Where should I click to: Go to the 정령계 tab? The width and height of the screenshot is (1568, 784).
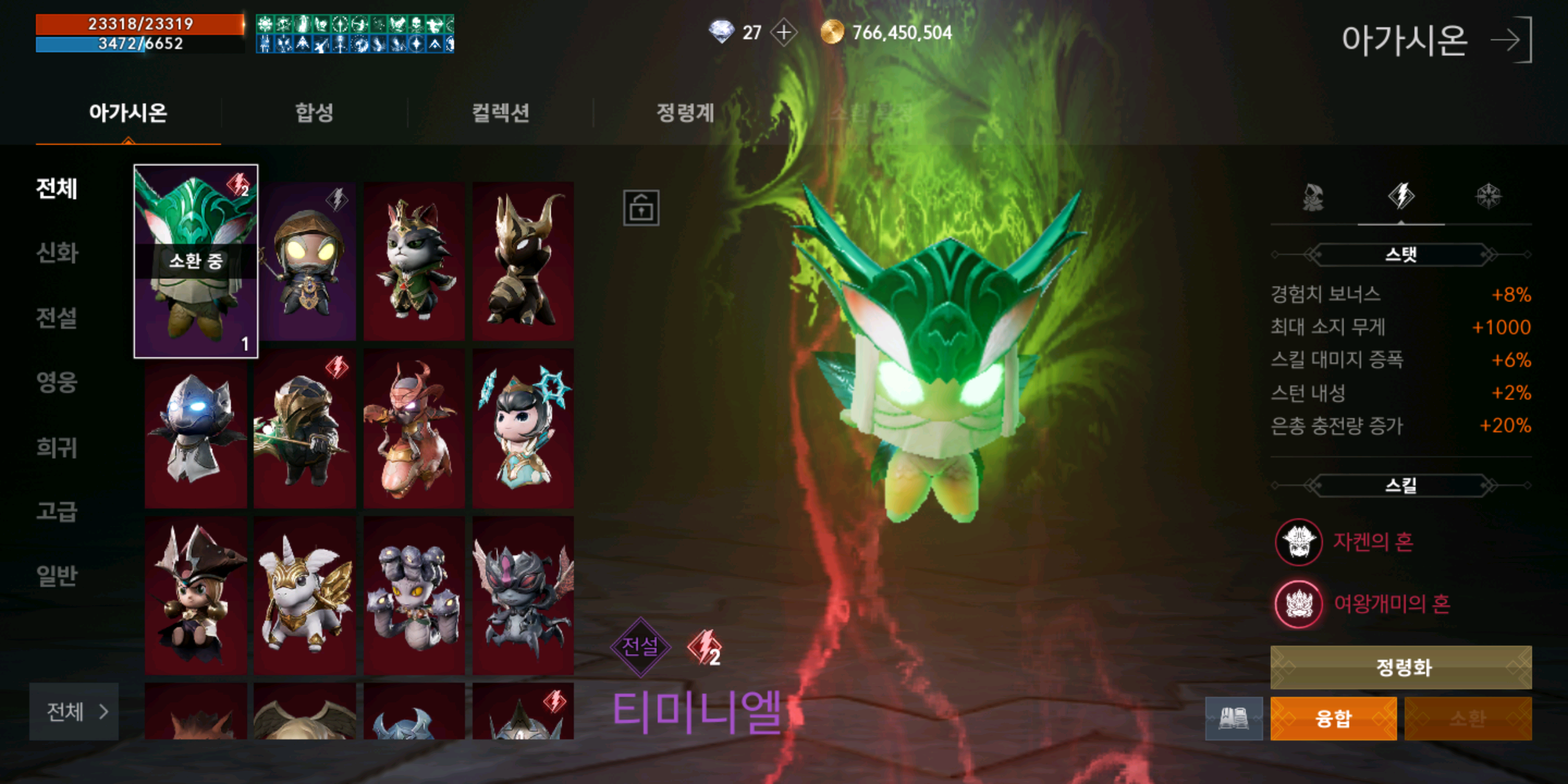685,113
